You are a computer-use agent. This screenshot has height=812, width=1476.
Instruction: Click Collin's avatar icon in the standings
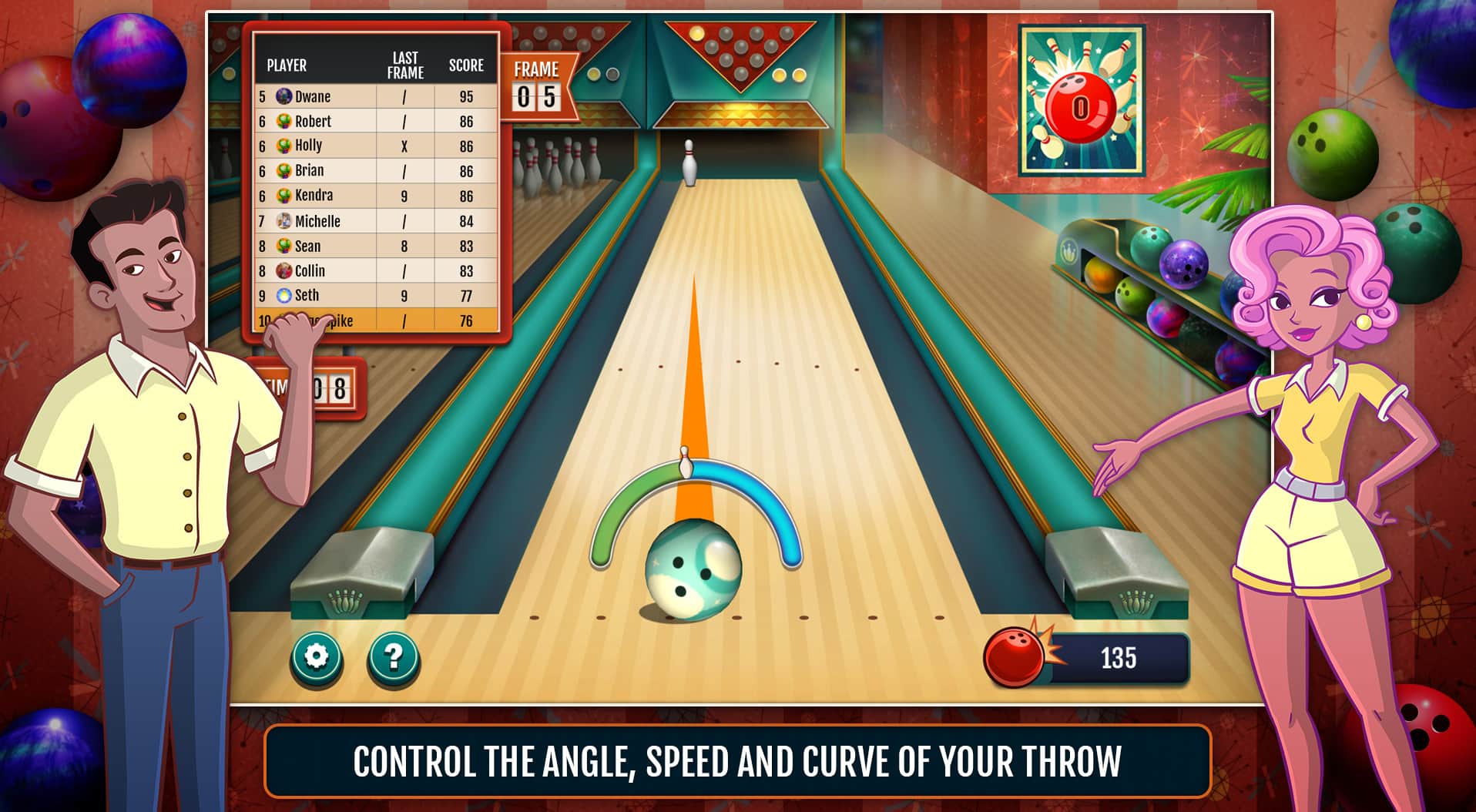pos(282,270)
